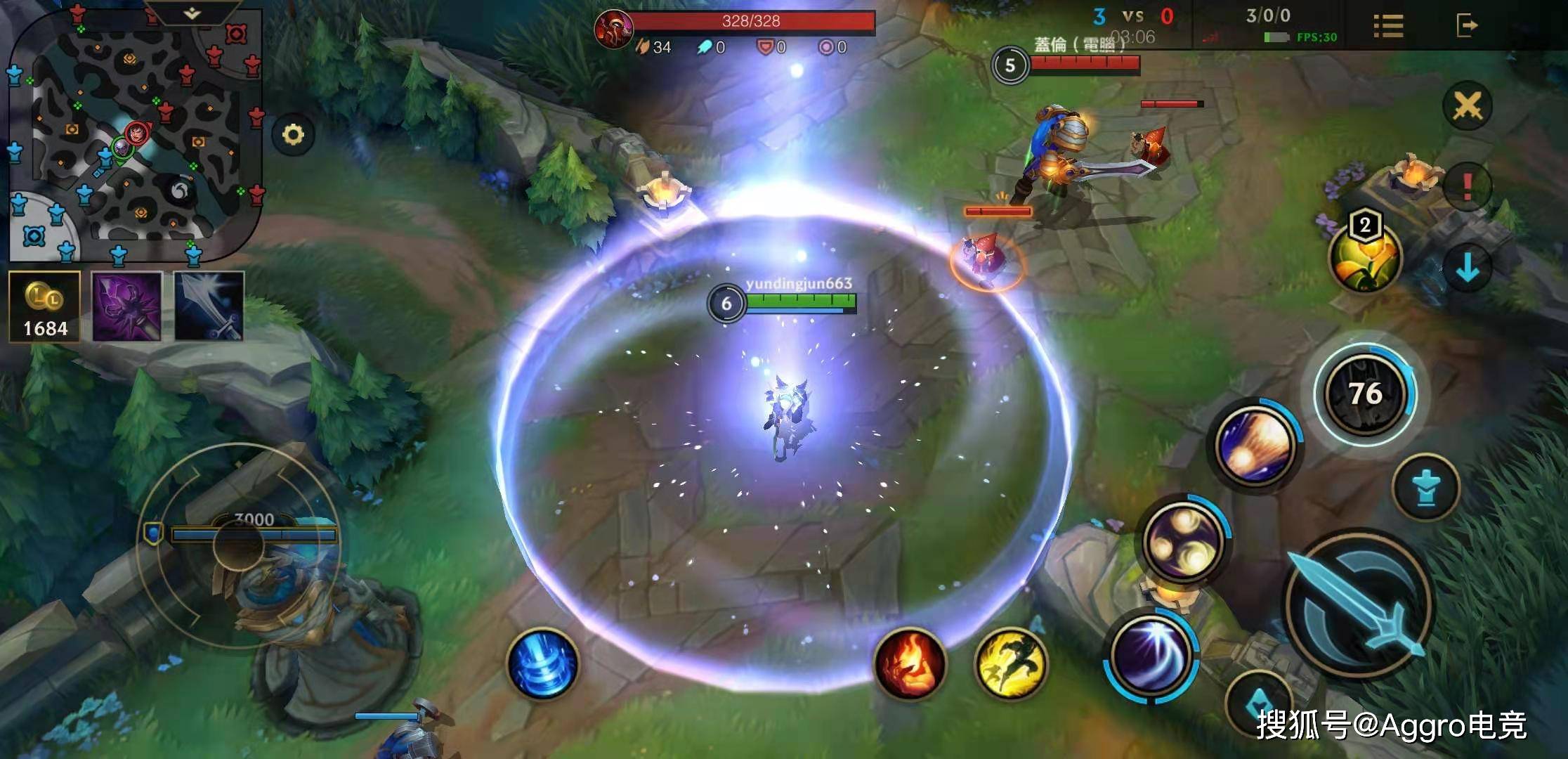Tap the sword basic attack button
Viewport: 1568px width, 759px height.
coord(1357,606)
